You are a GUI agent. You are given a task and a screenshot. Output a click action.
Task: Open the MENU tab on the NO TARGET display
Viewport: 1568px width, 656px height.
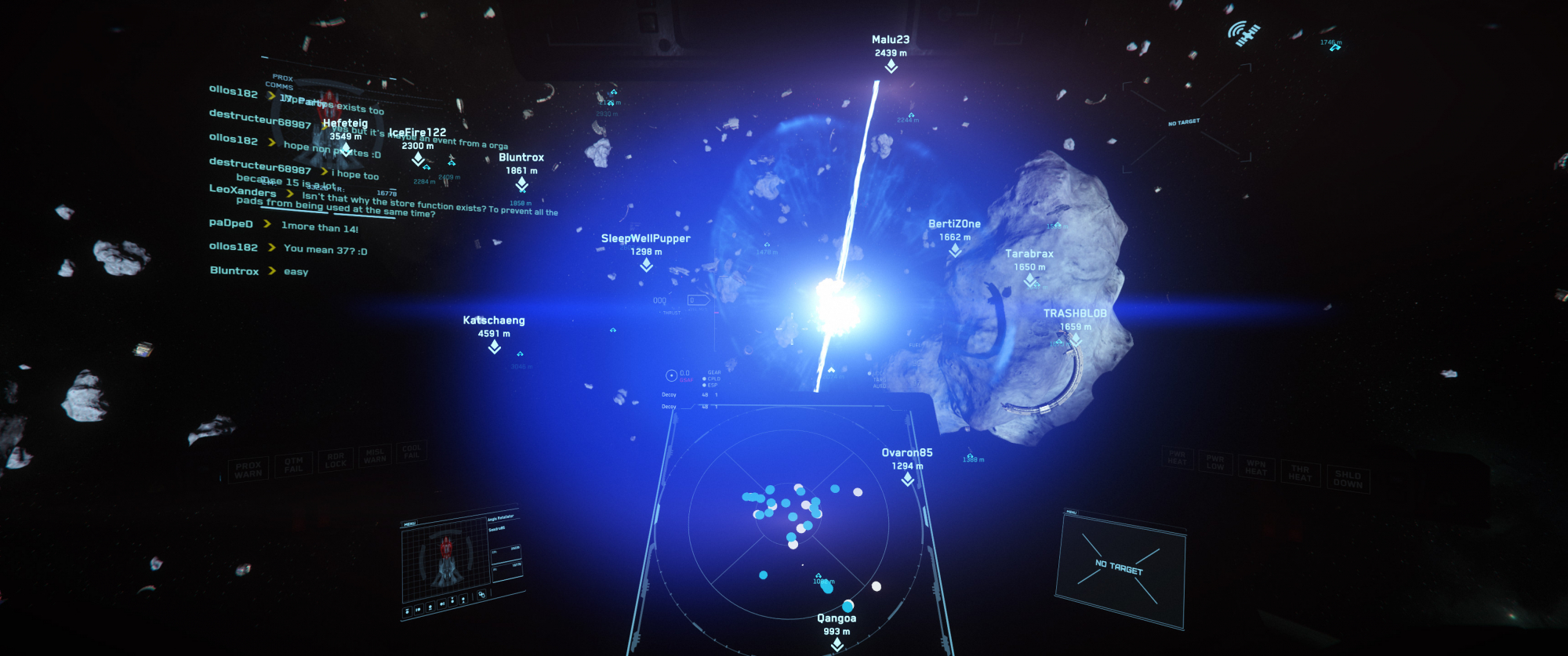pyautogui.click(x=1071, y=513)
